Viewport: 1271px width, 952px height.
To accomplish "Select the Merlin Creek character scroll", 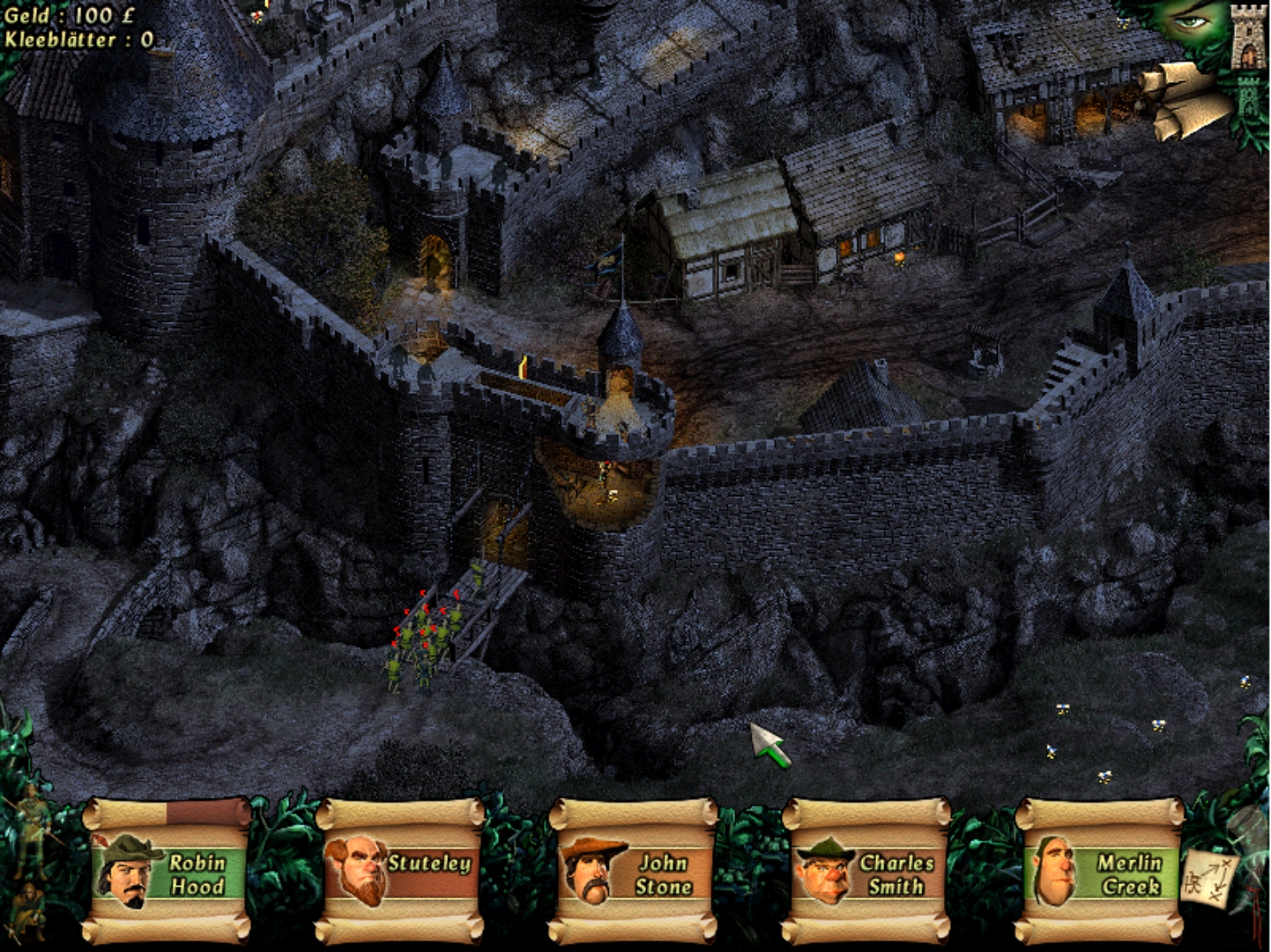I will tap(1101, 873).
